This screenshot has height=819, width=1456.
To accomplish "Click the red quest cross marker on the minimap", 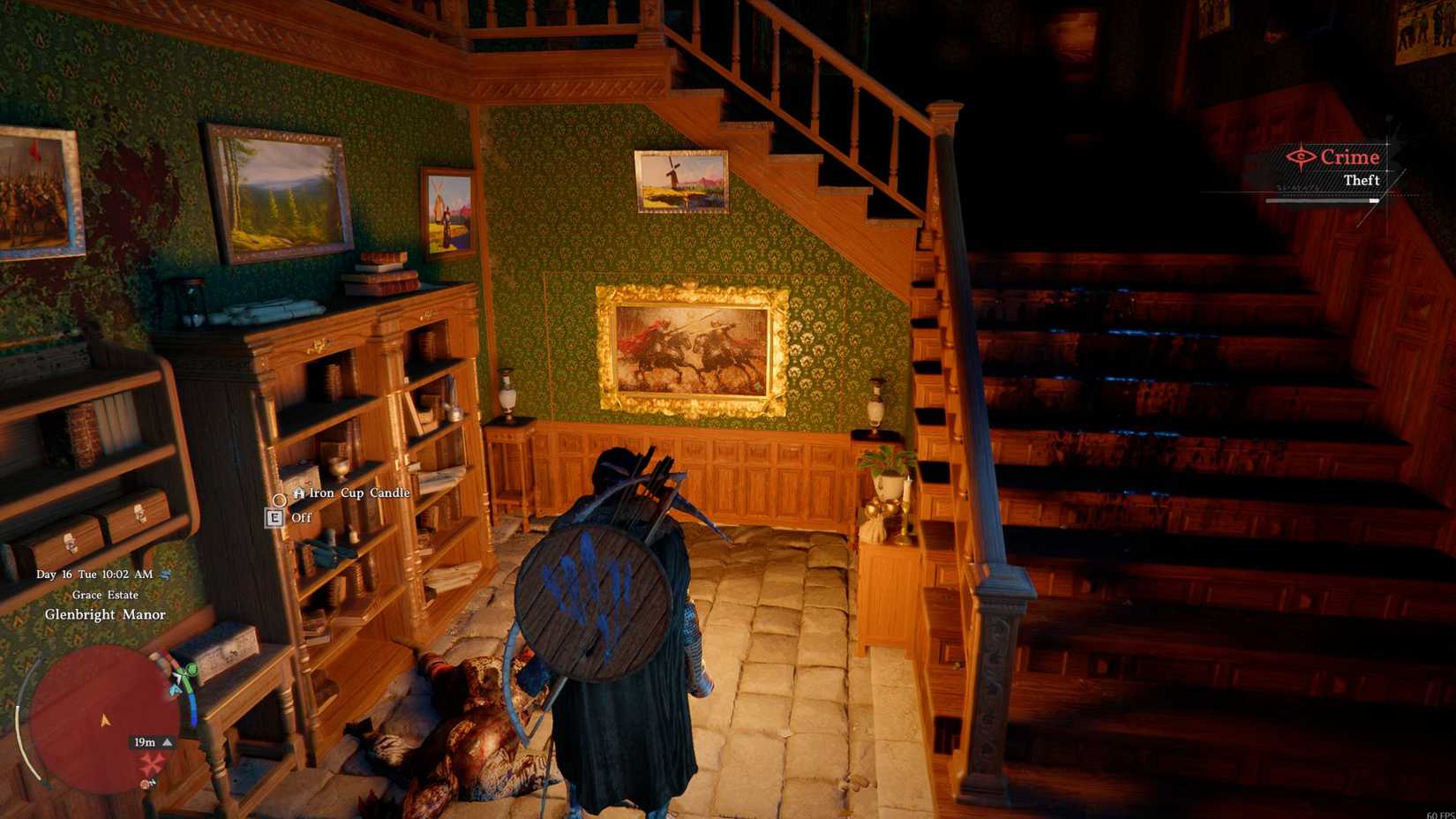I will click(x=153, y=763).
